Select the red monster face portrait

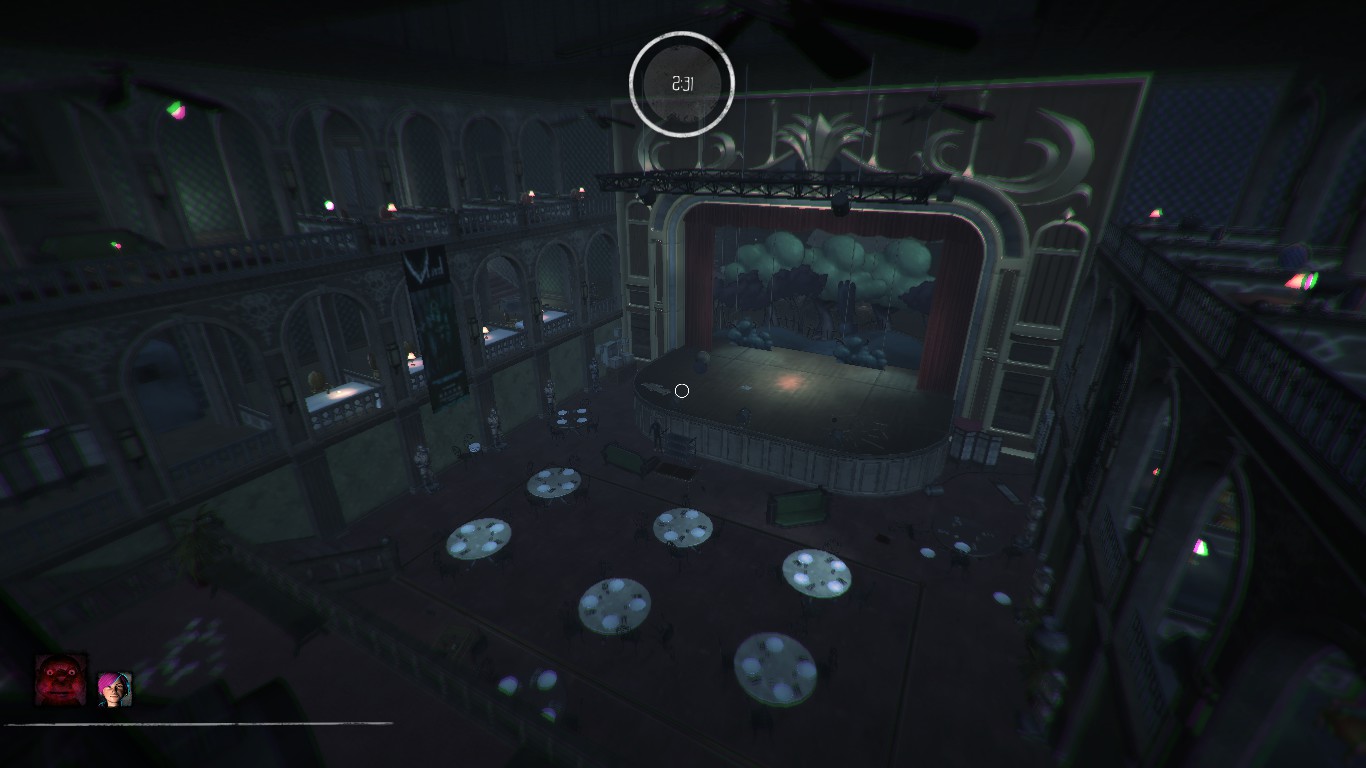61,680
